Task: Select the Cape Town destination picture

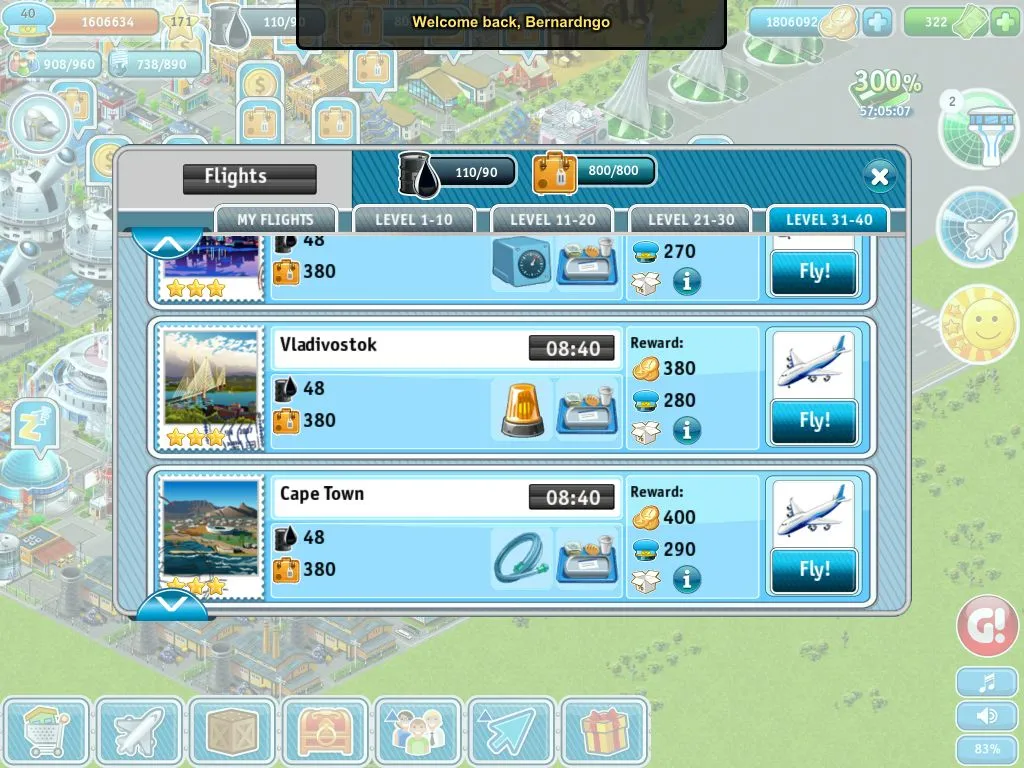Action: tap(211, 535)
